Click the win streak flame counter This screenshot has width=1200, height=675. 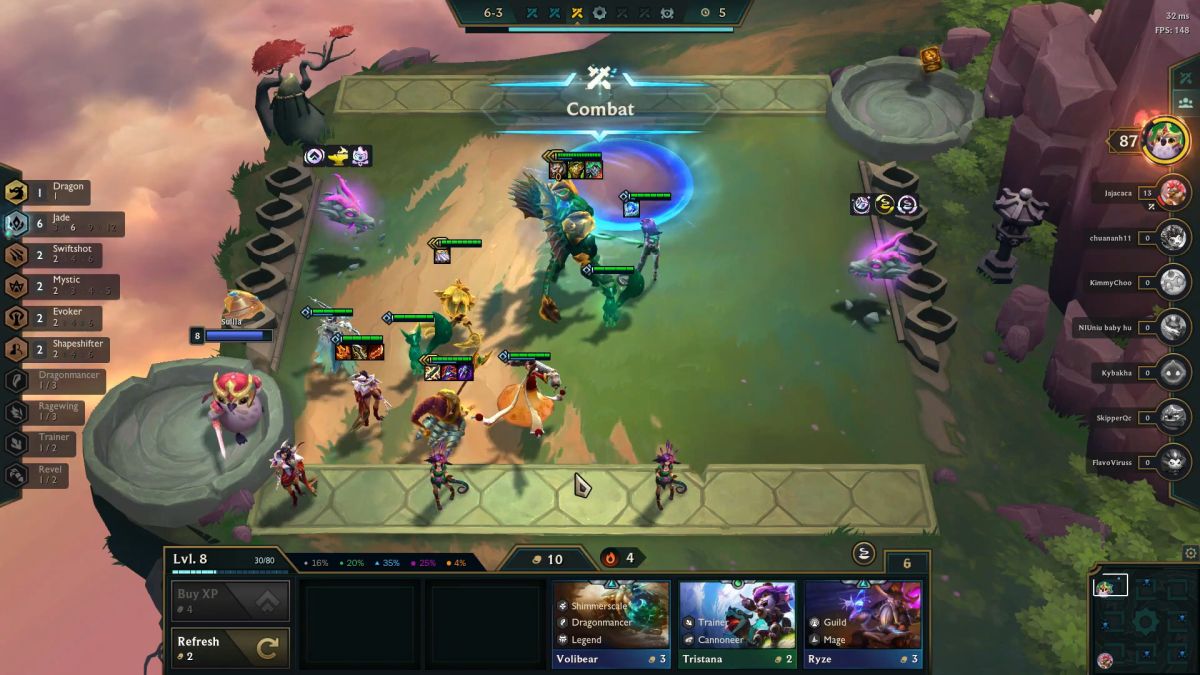[620, 558]
